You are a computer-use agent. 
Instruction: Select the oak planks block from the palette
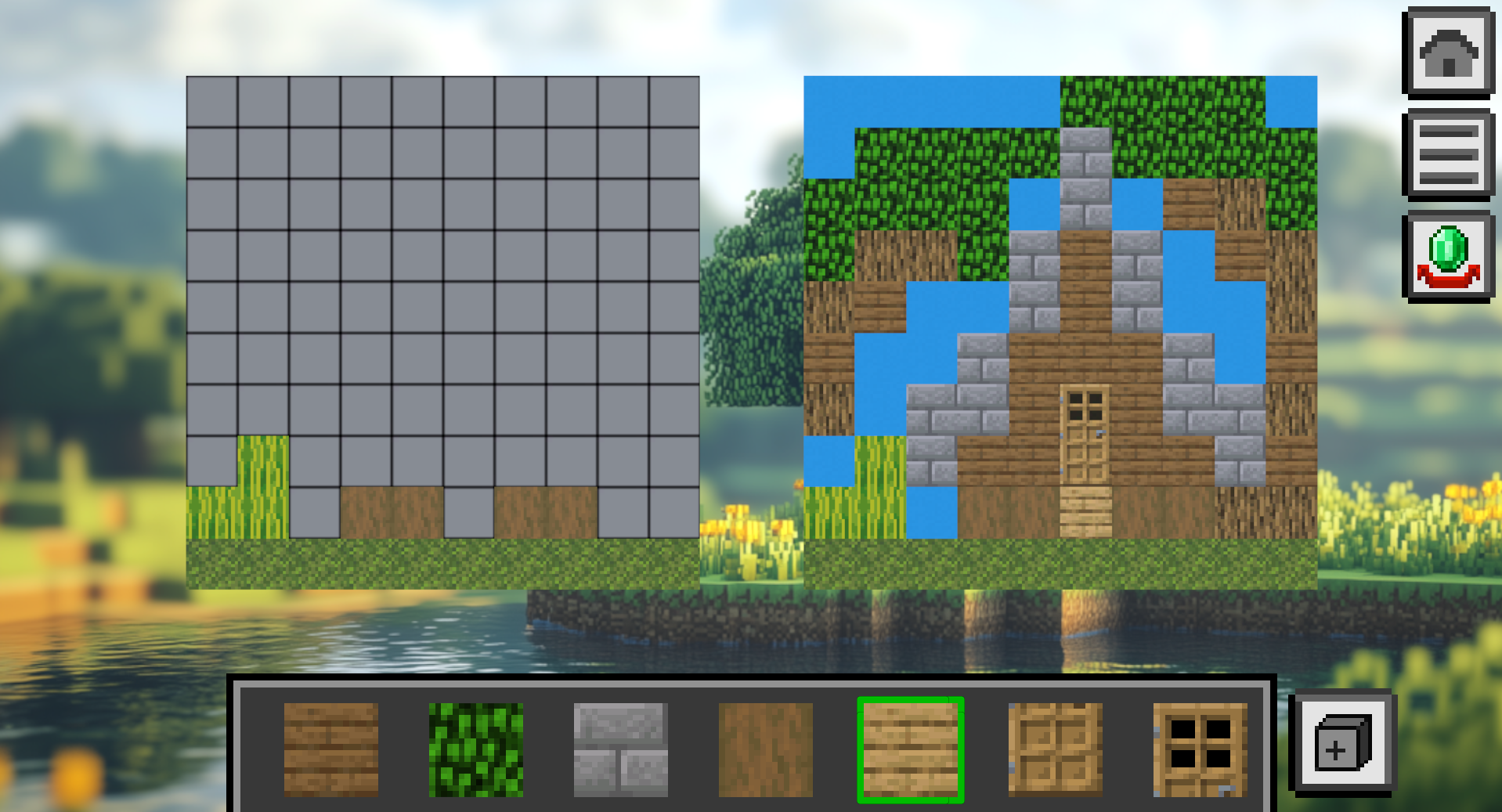click(x=330, y=749)
